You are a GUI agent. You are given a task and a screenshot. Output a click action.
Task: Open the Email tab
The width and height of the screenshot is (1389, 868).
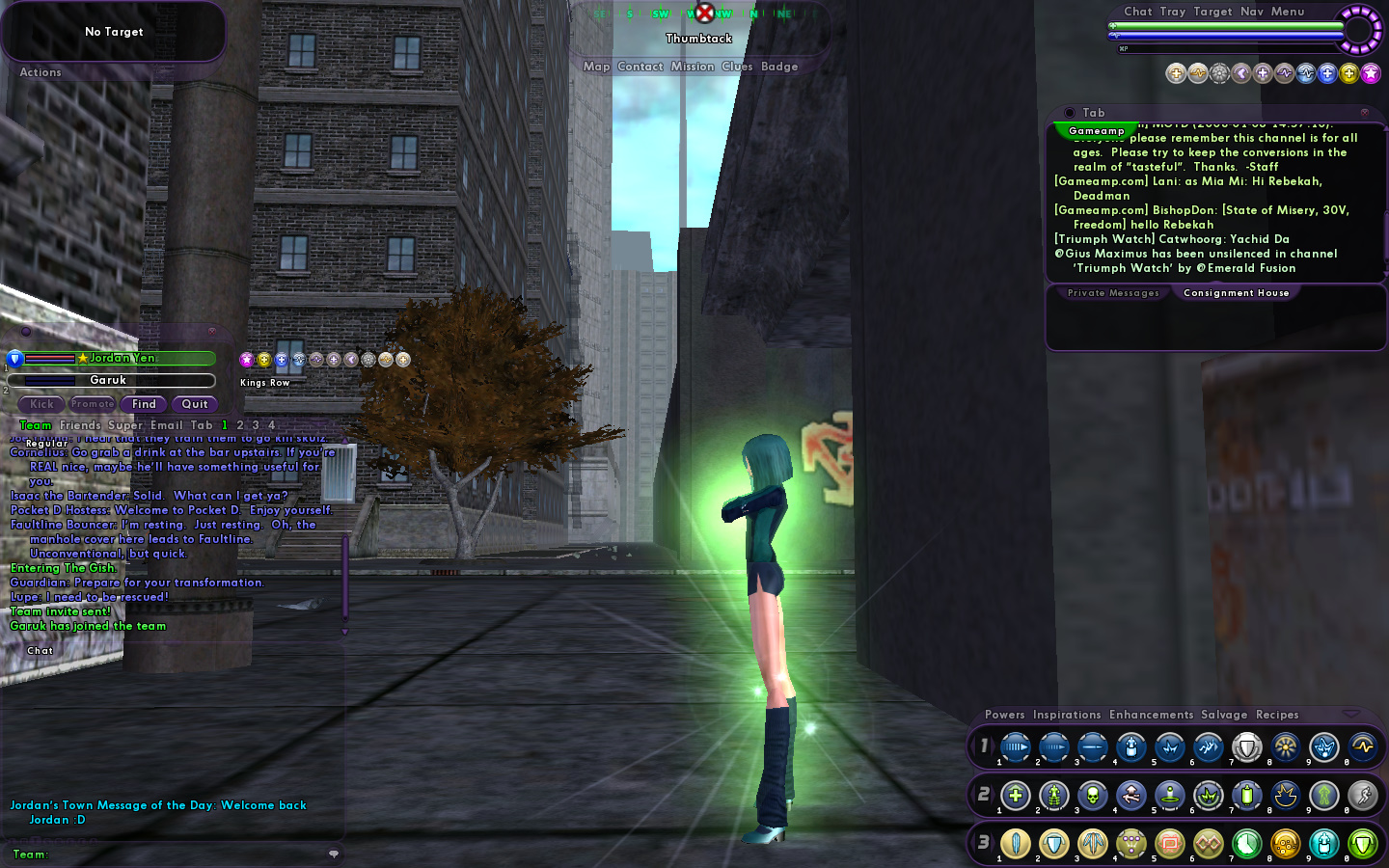coord(166,425)
